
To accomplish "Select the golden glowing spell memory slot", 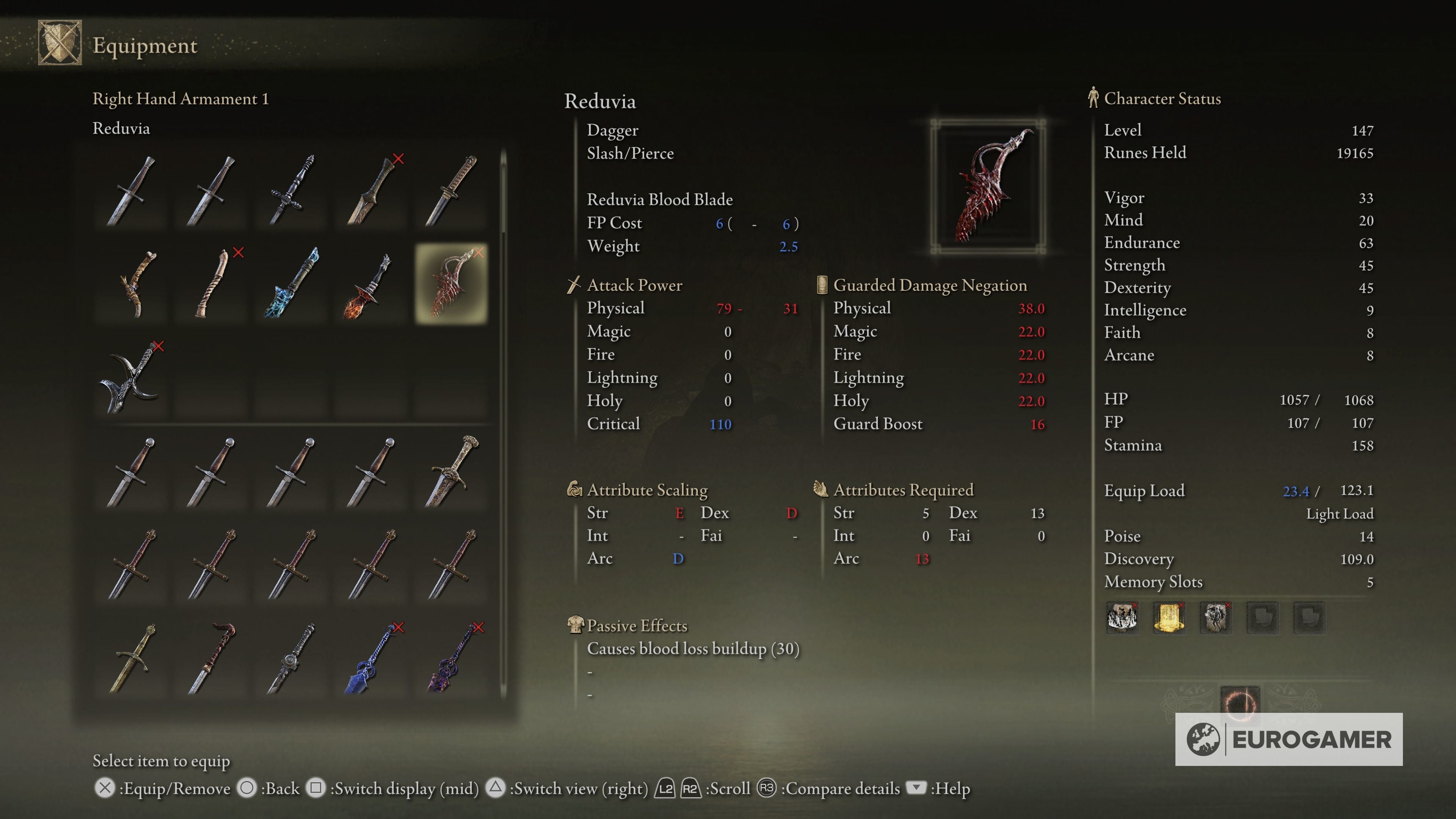I will click(x=1168, y=617).
